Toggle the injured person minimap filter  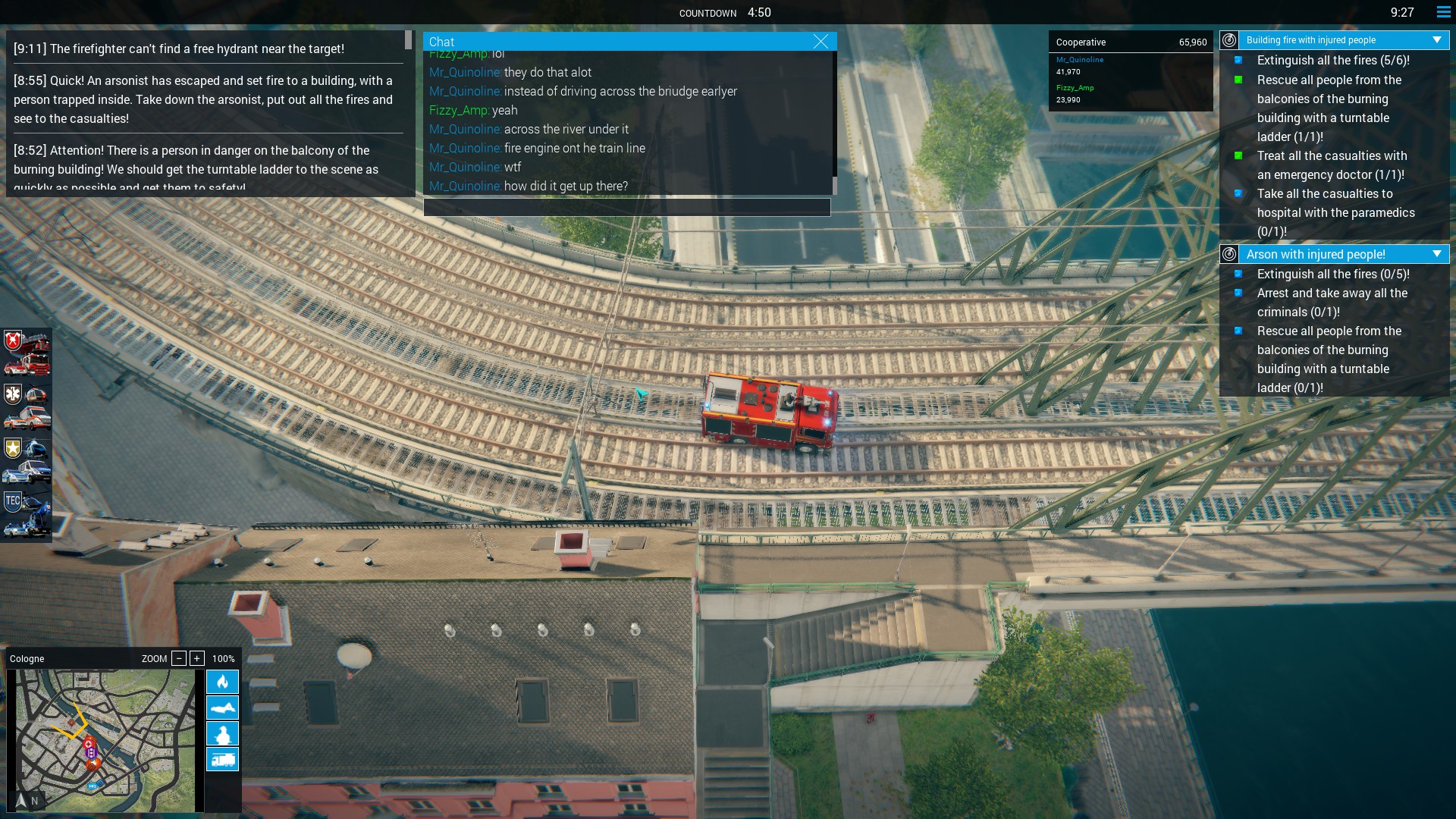coord(222,708)
